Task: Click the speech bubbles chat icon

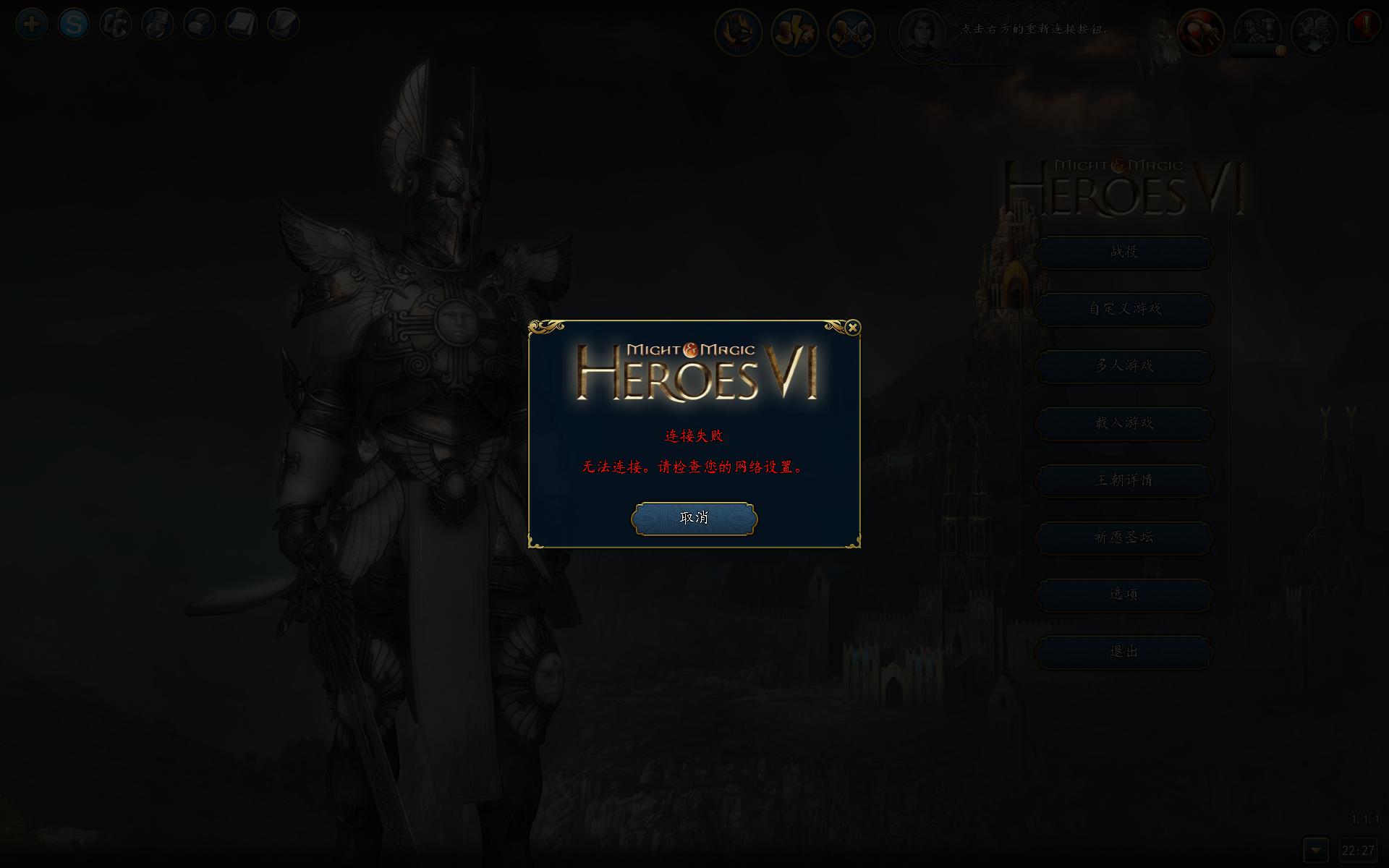Action: [x=200, y=25]
